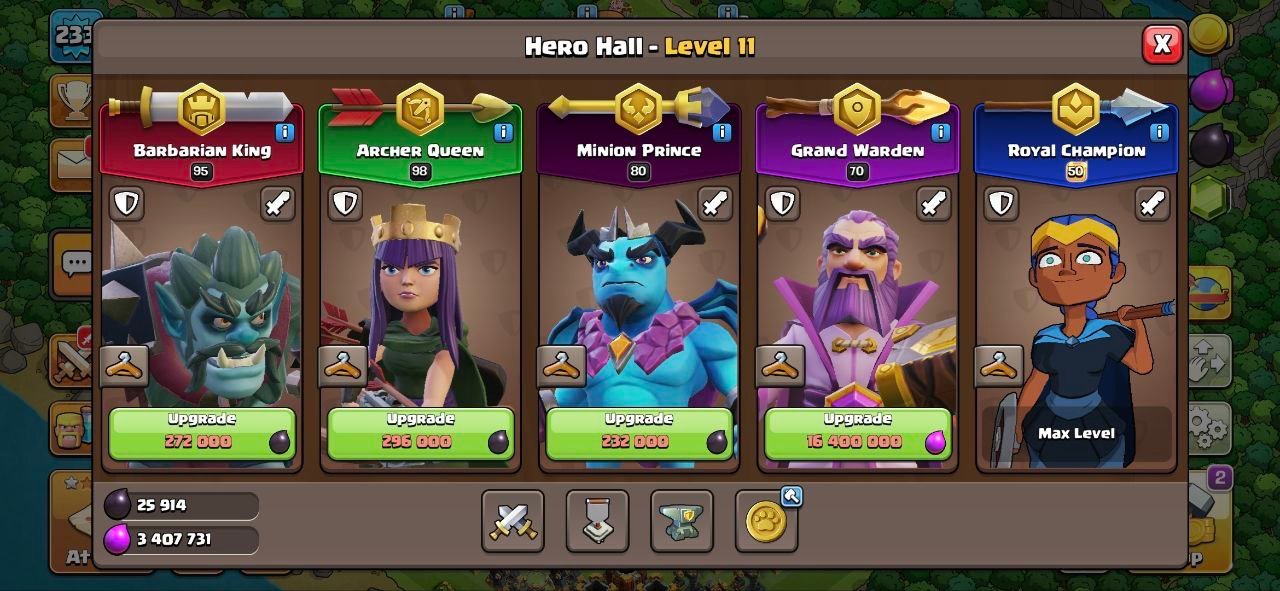The image size is (1280, 591).
Task: Open the hero pets paw button
Action: 766,521
